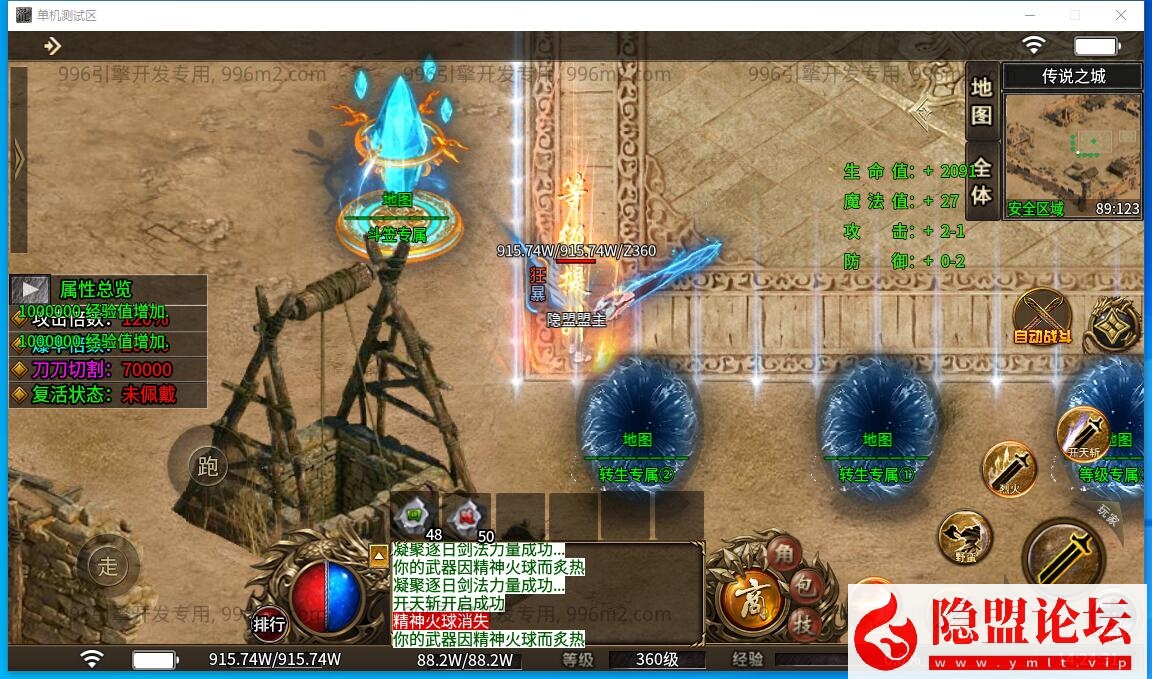Use the red scroll quick slot item
Image resolution: width=1152 pixels, height=679 pixels.
click(x=467, y=516)
